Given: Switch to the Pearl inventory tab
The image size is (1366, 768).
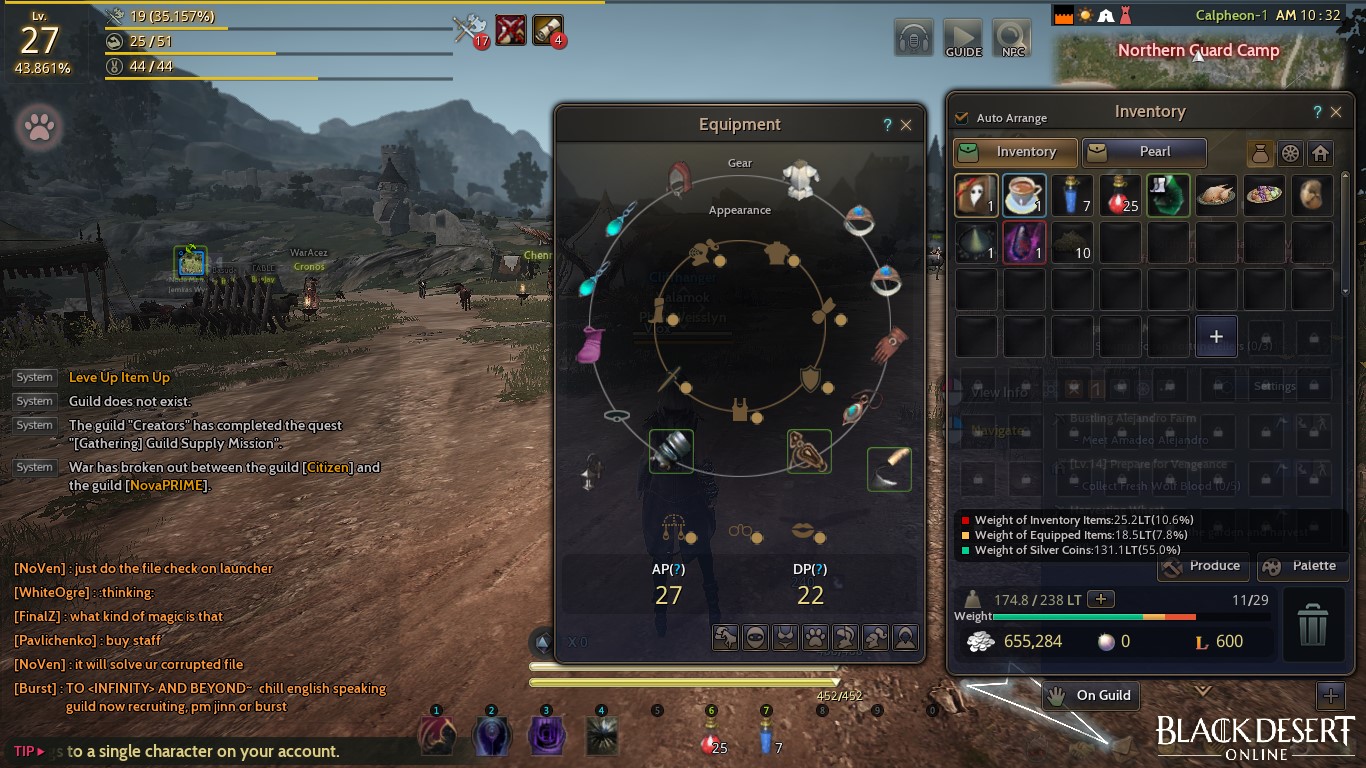Looking at the screenshot, I should coord(1144,152).
